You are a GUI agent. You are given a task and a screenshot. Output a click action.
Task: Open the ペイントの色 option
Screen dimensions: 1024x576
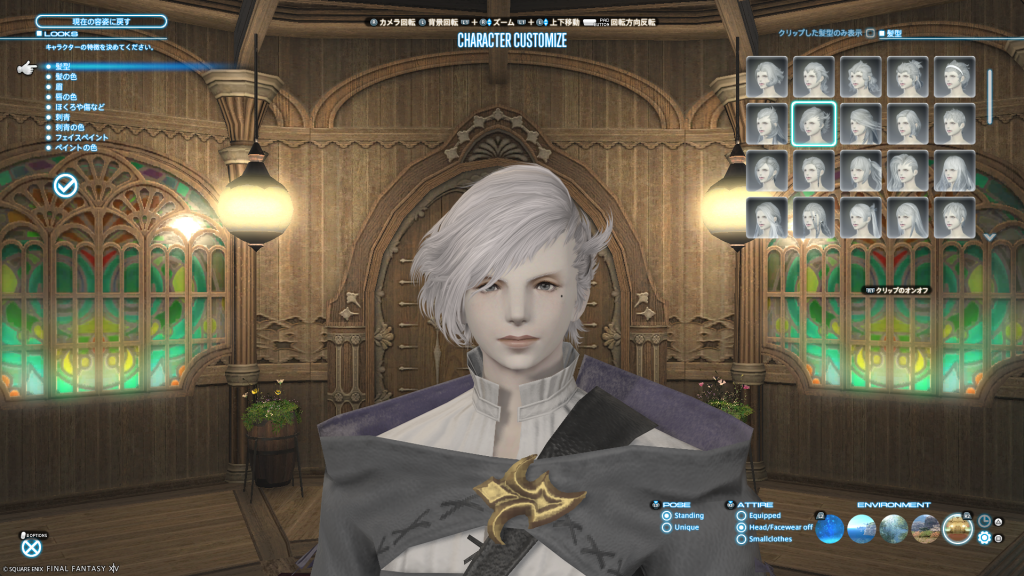point(76,148)
